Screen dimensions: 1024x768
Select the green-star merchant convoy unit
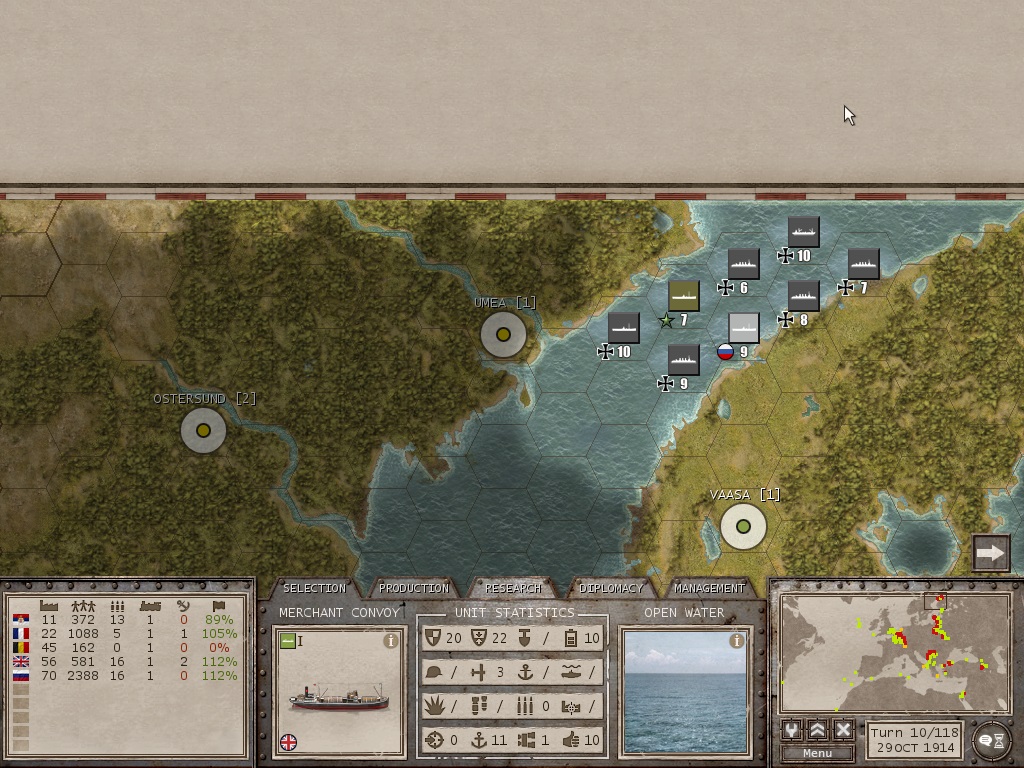[x=683, y=296]
